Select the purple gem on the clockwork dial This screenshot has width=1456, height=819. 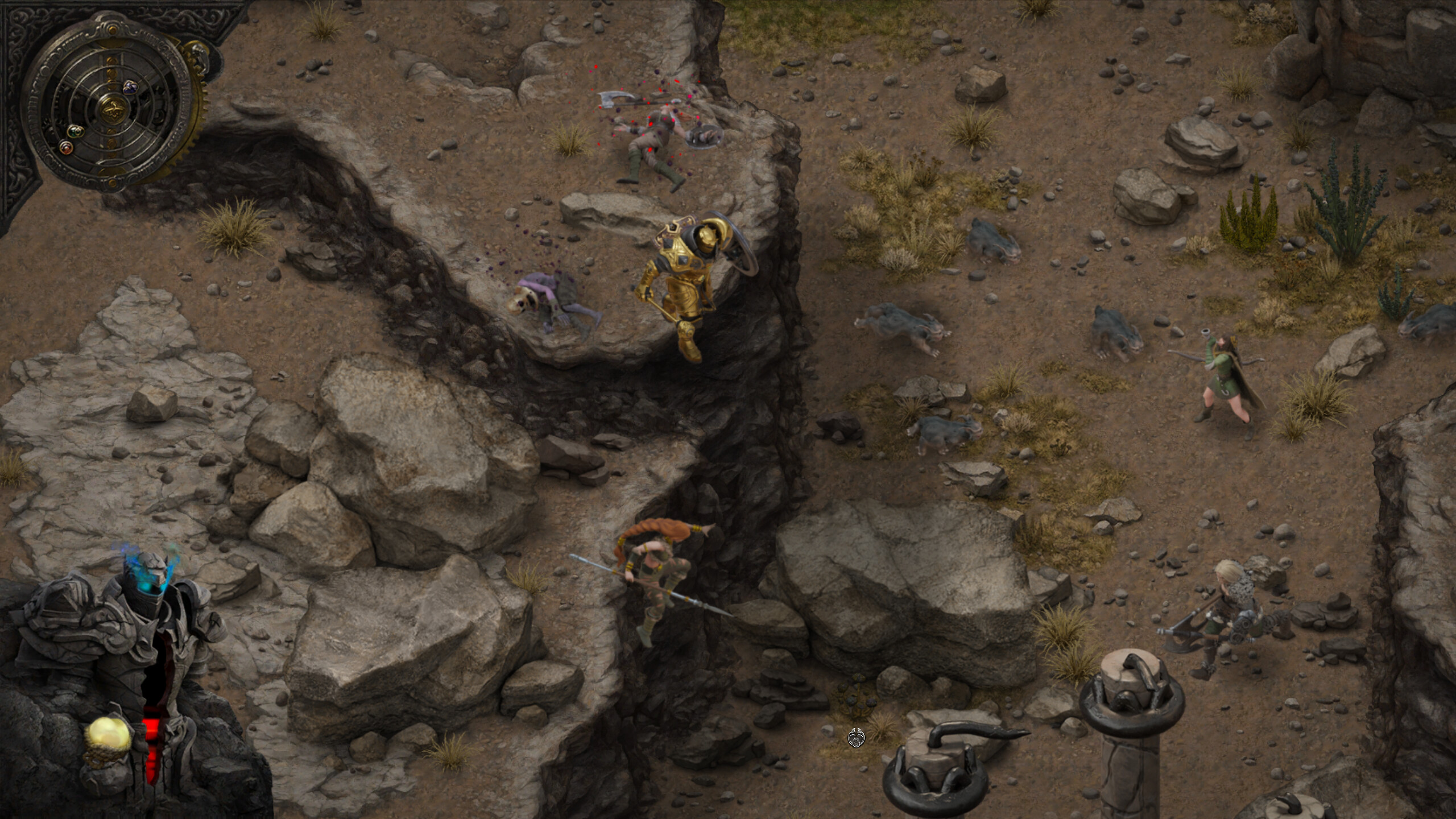tap(131, 88)
